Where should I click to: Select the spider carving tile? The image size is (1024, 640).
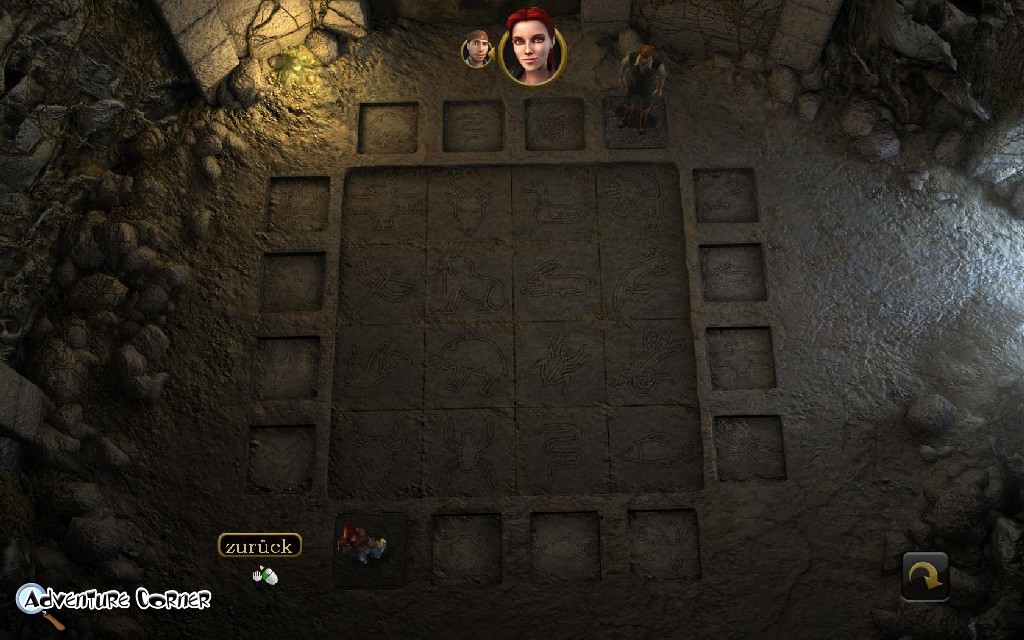pos(468,451)
